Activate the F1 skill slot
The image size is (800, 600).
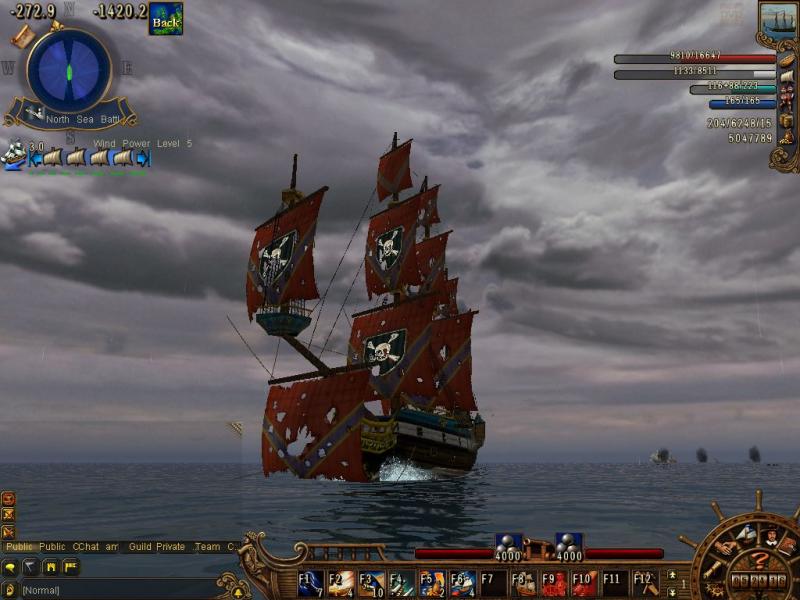[x=310, y=582]
